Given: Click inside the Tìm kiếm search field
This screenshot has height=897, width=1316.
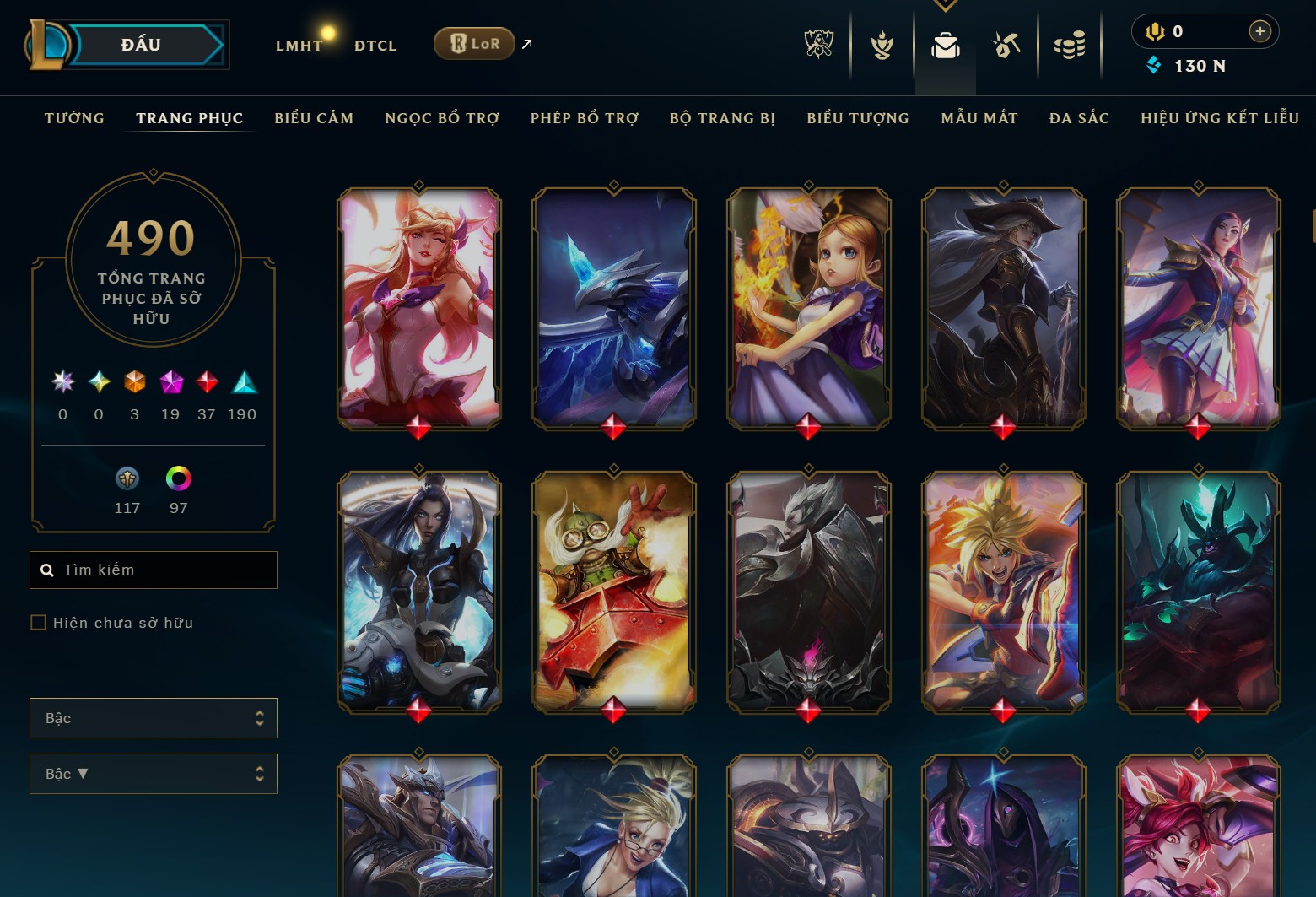Looking at the screenshot, I should [153, 570].
